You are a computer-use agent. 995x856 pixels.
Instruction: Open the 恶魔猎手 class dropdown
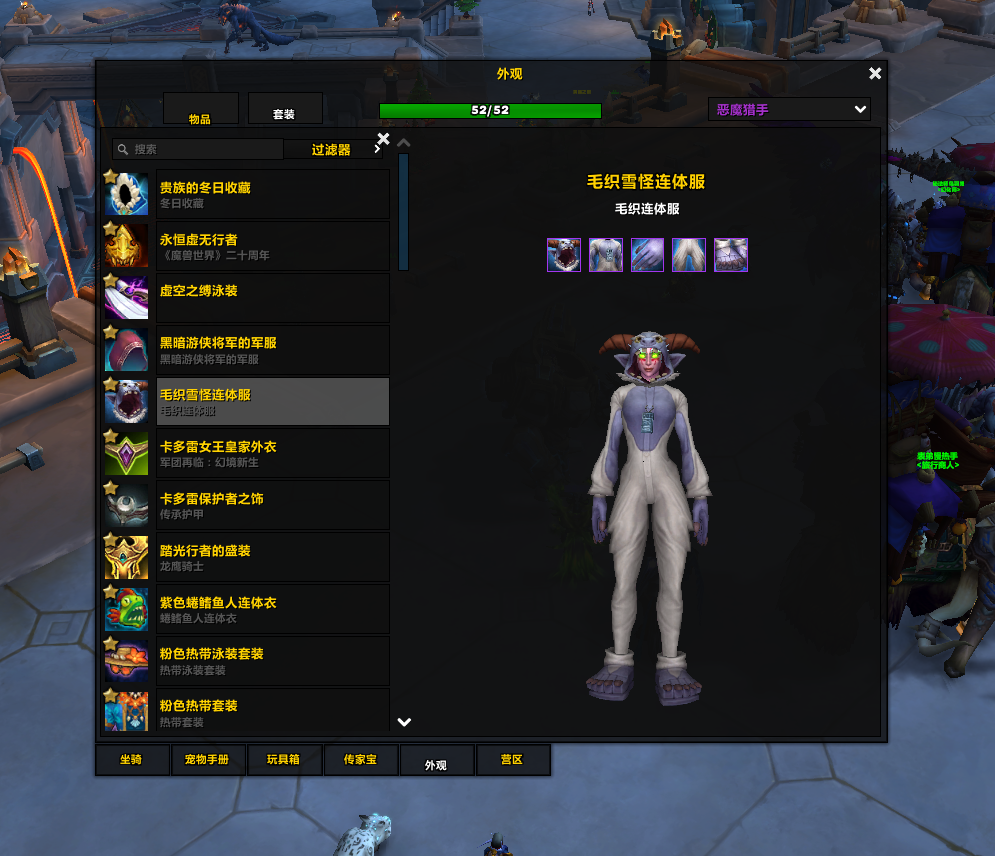pos(789,109)
